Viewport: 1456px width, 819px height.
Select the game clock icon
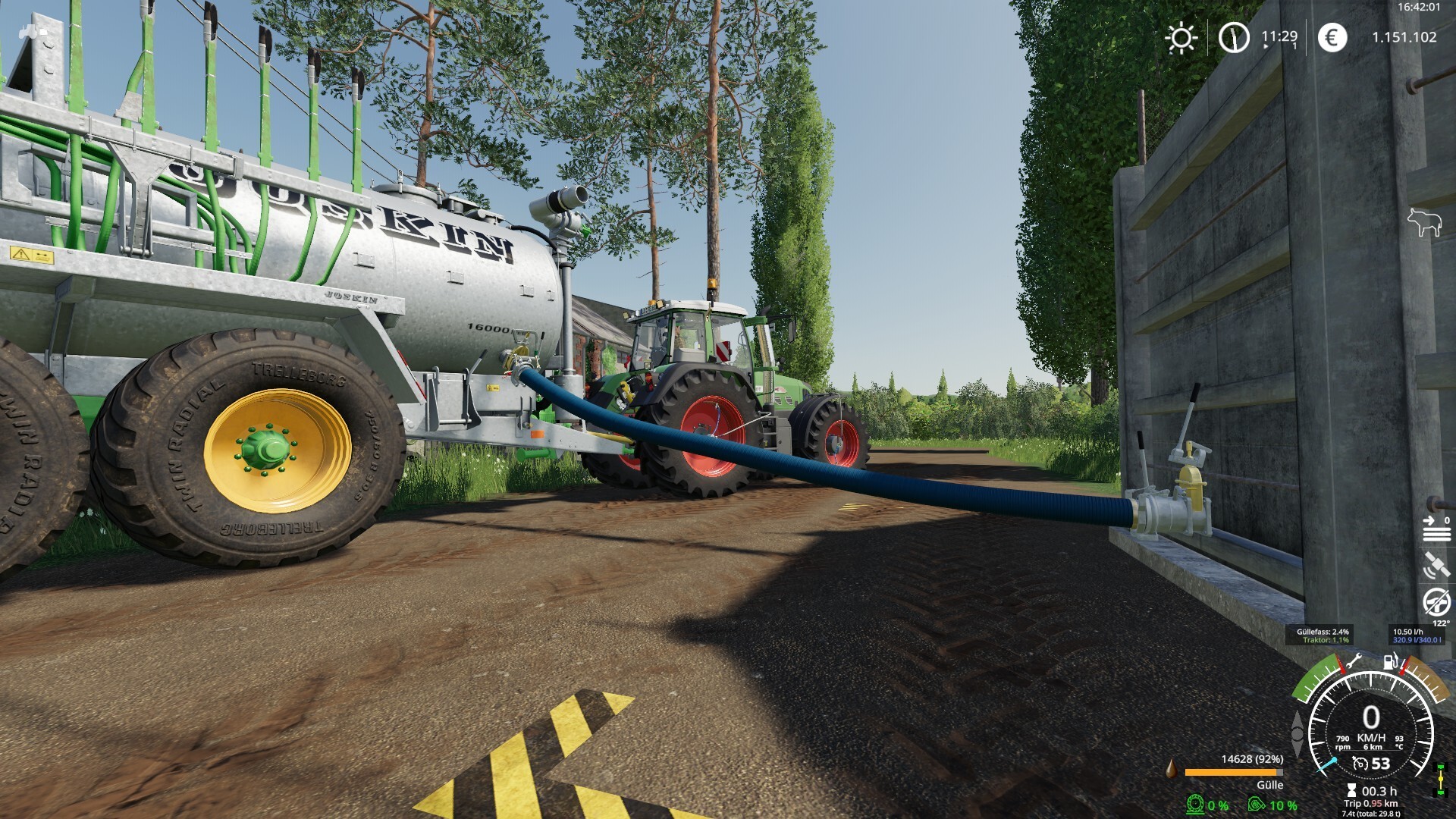[1234, 37]
